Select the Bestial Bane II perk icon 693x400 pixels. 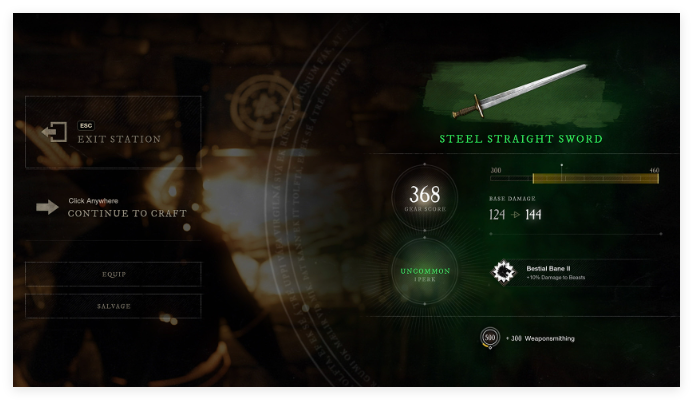503,272
